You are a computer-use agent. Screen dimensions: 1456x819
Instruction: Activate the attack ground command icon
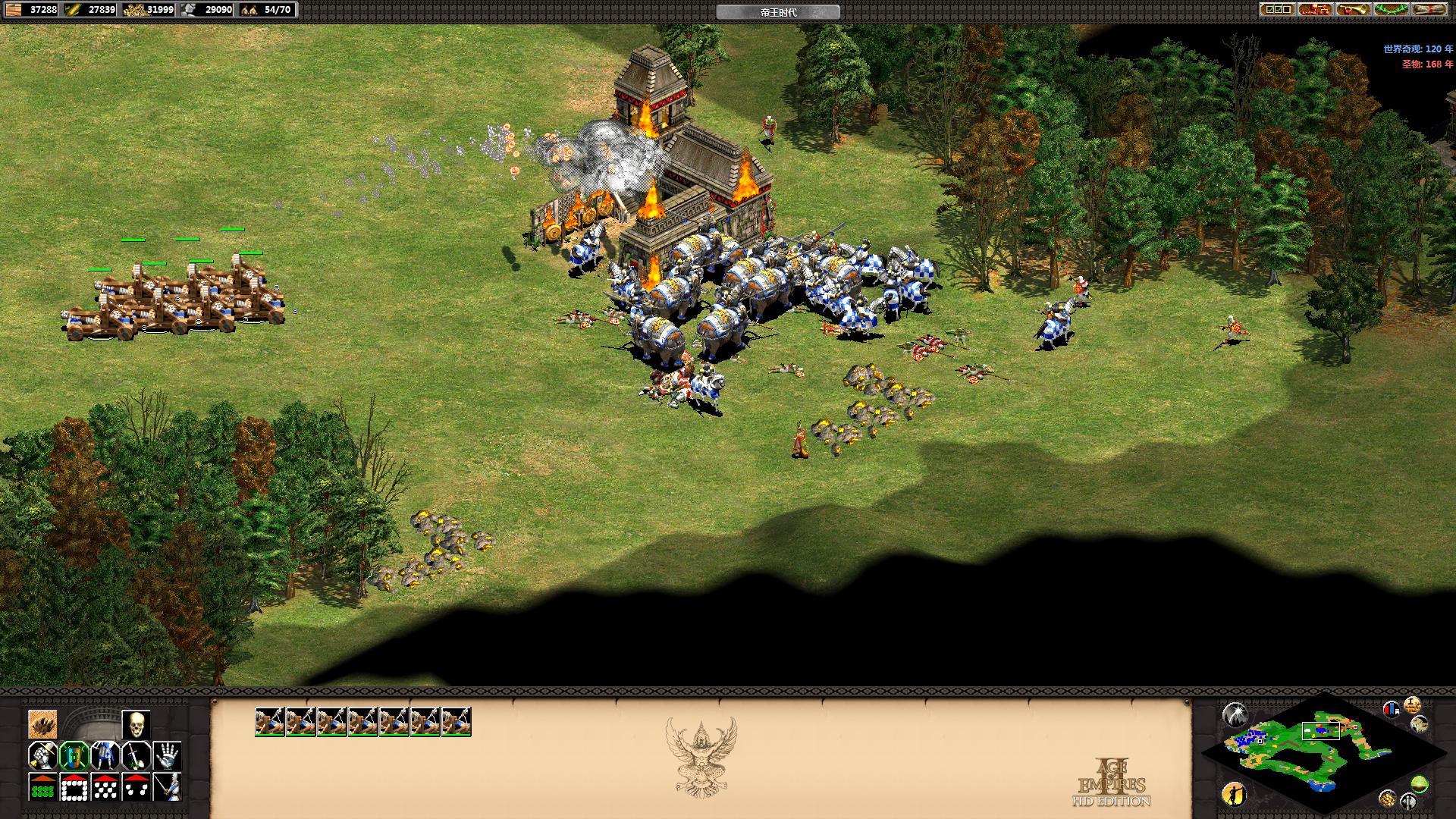(x=42, y=725)
